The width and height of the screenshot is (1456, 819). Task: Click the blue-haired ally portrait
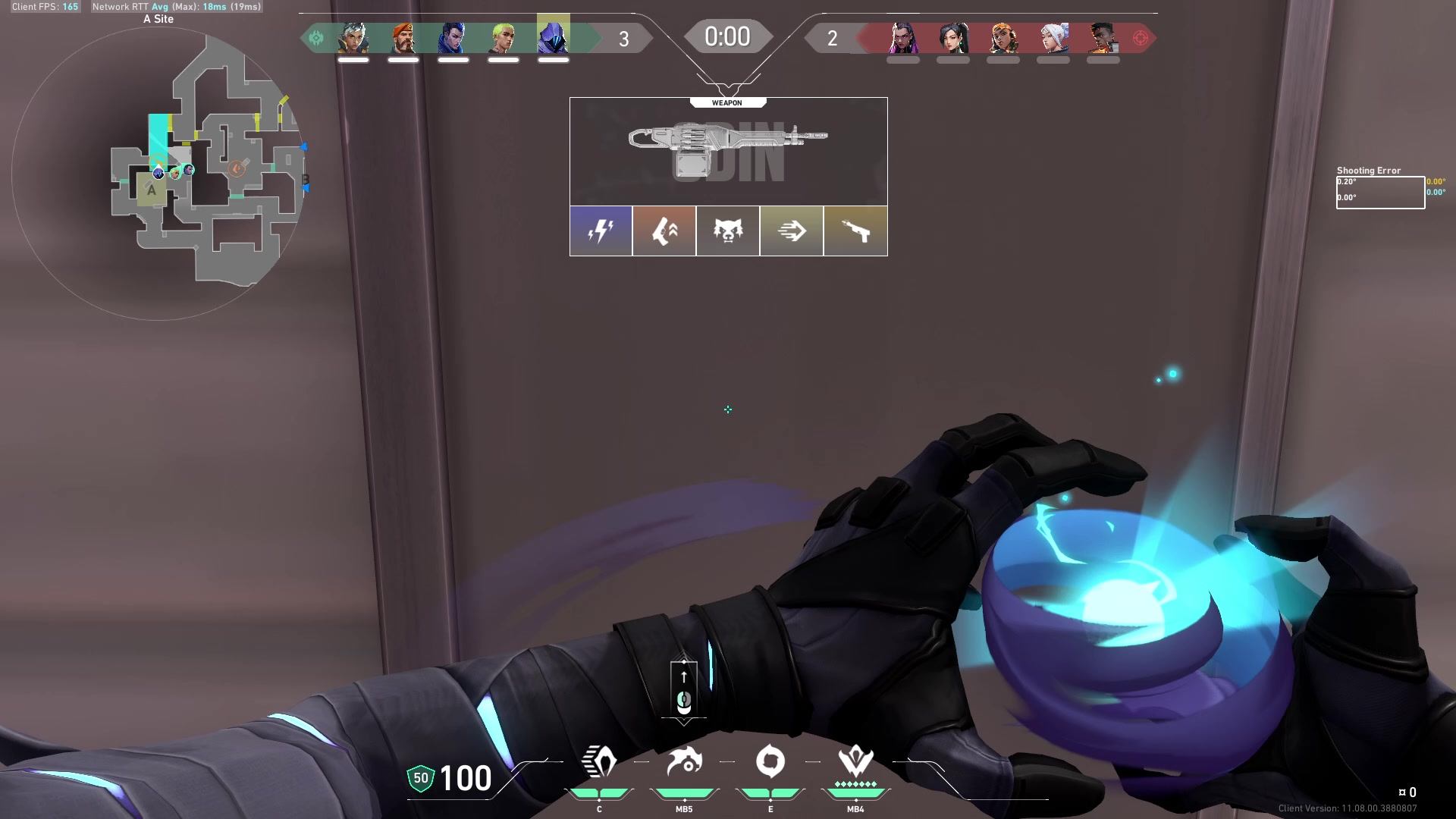pos(453,37)
